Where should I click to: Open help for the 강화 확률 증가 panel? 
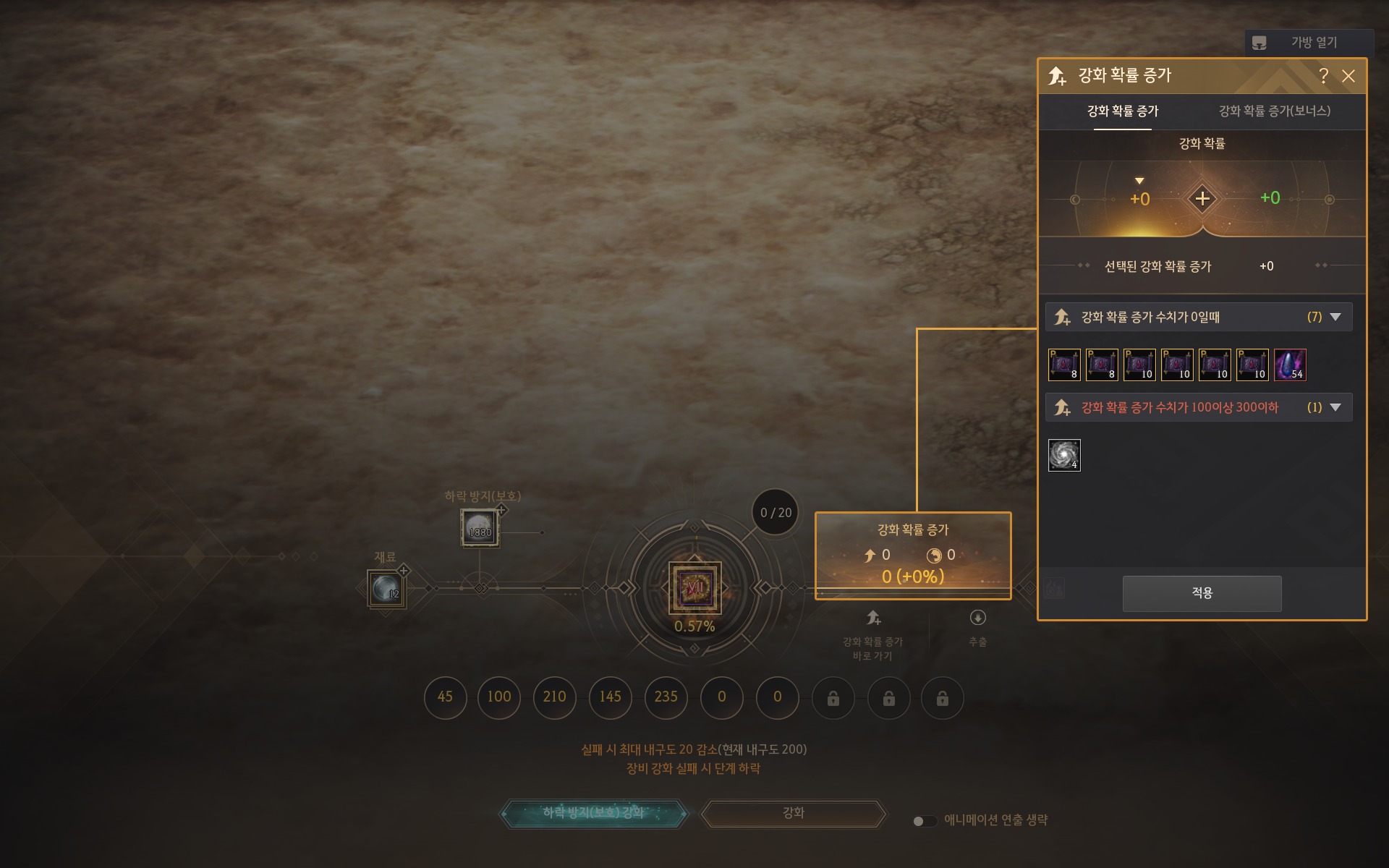1323,76
